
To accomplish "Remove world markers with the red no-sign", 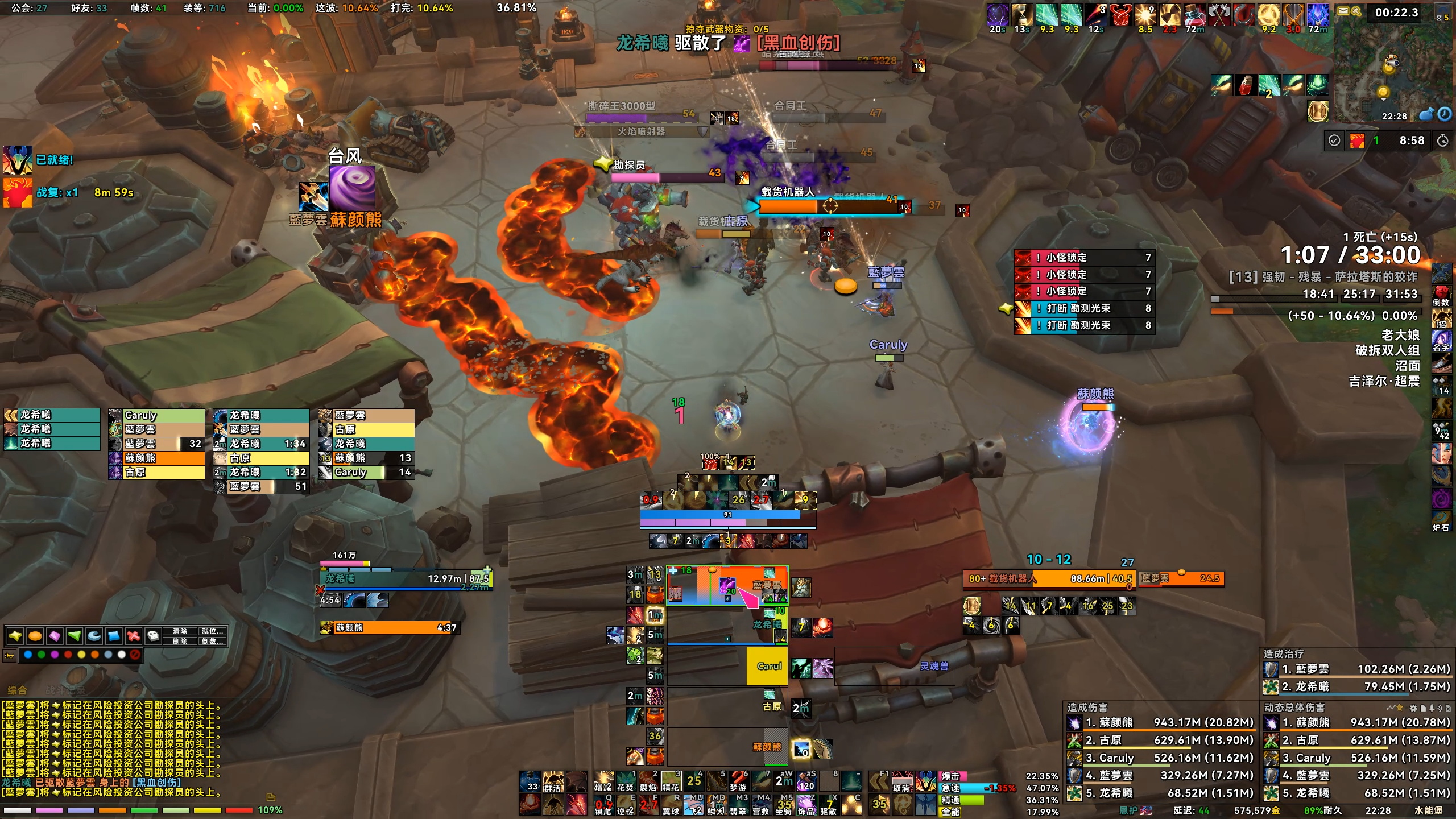I will (135, 655).
